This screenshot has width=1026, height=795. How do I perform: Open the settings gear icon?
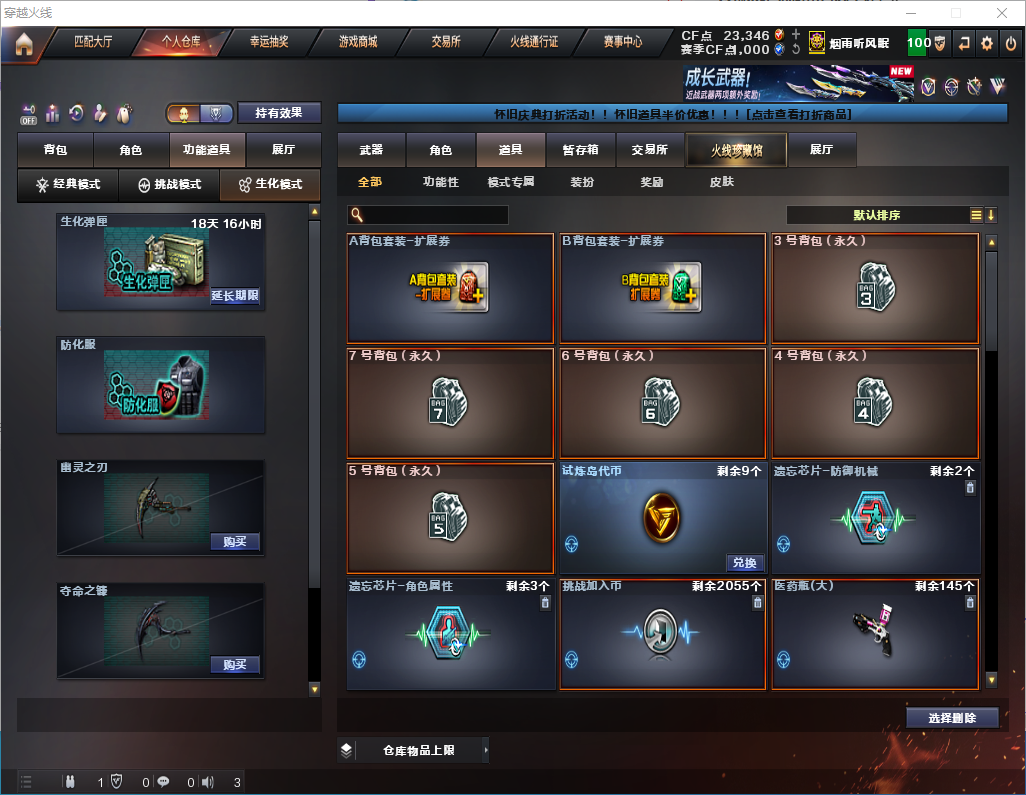987,43
